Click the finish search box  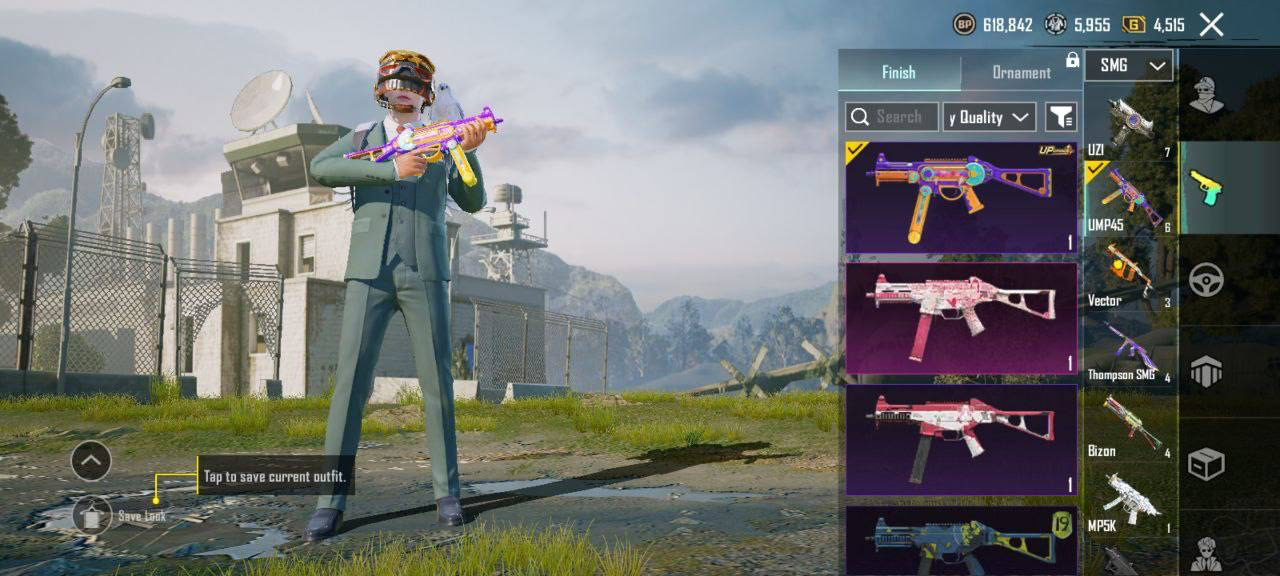[x=892, y=117]
